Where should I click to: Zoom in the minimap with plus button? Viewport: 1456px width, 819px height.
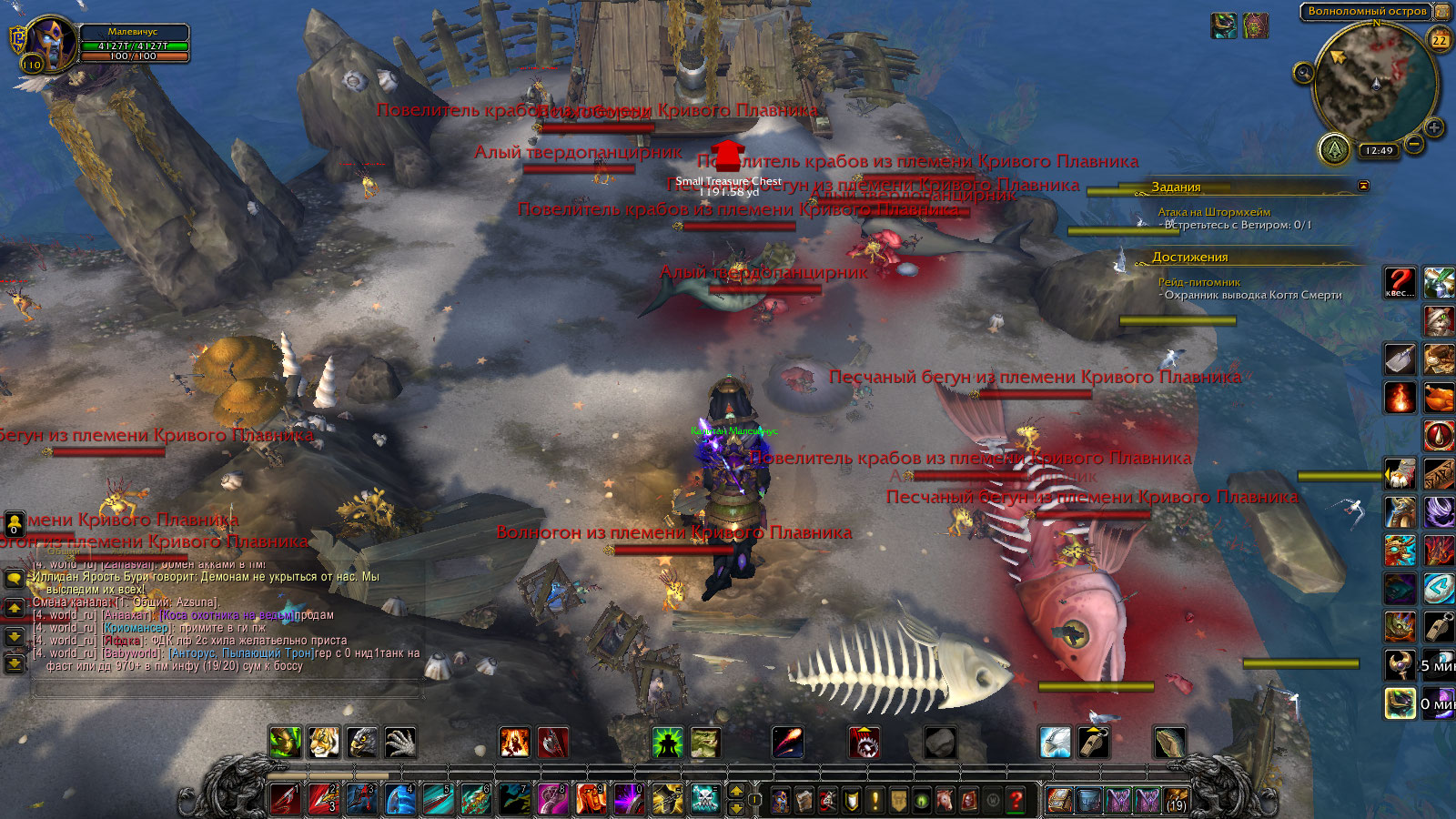coord(1433,127)
